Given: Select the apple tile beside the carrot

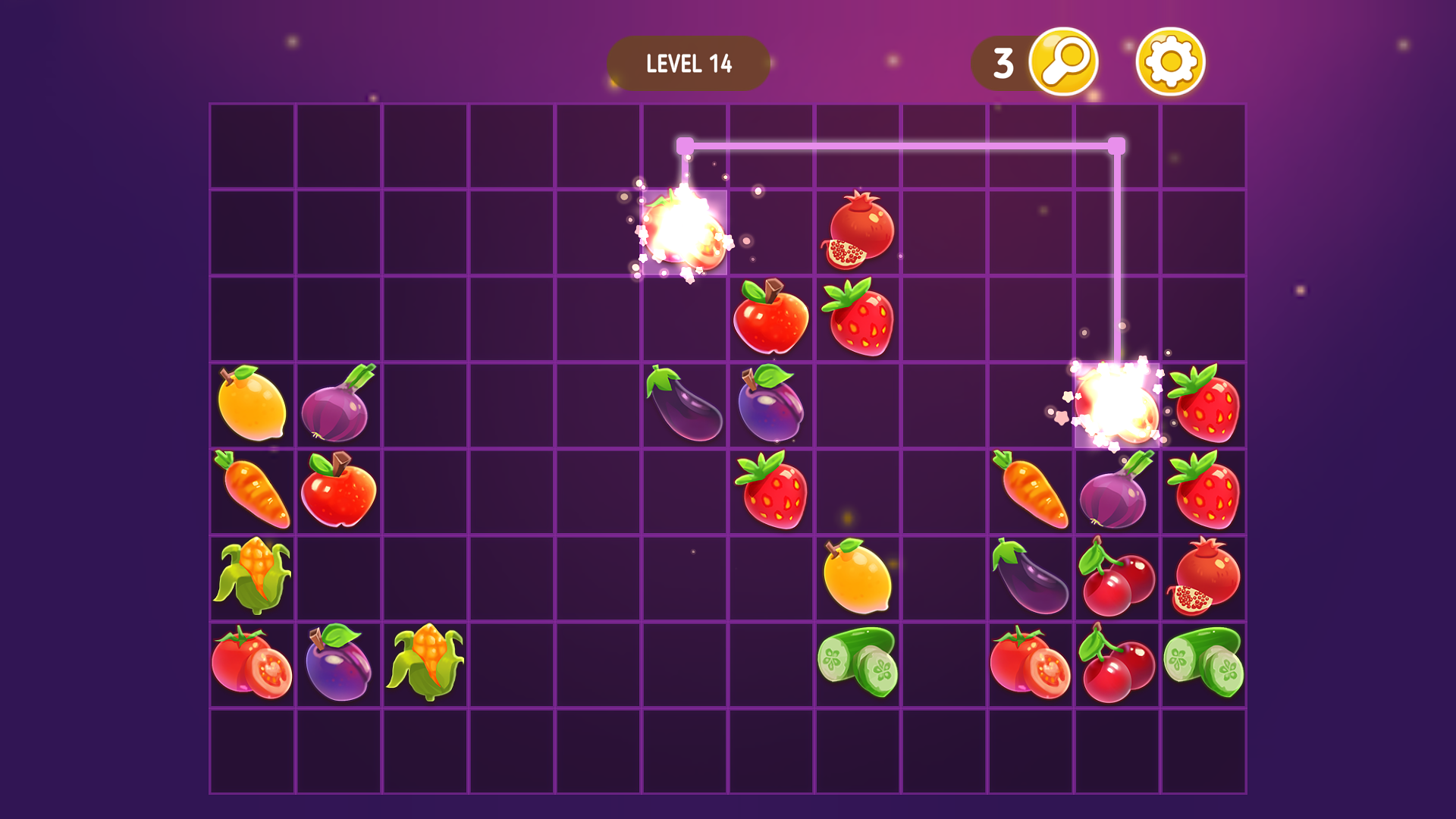Looking at the screenshot, I should [x=338, y=491].
